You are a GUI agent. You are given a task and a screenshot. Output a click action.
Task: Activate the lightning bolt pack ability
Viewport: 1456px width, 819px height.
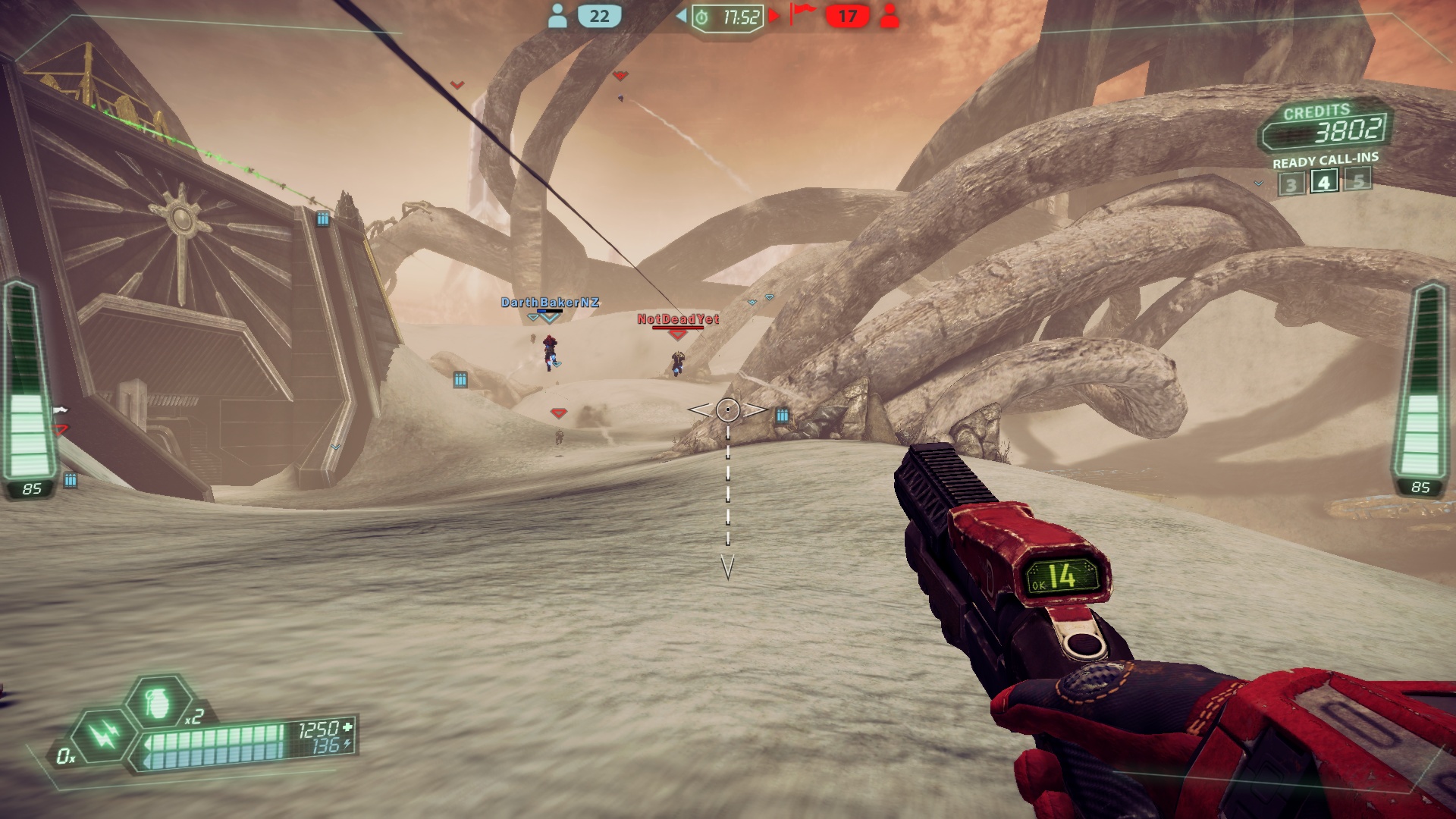point(103,734)
